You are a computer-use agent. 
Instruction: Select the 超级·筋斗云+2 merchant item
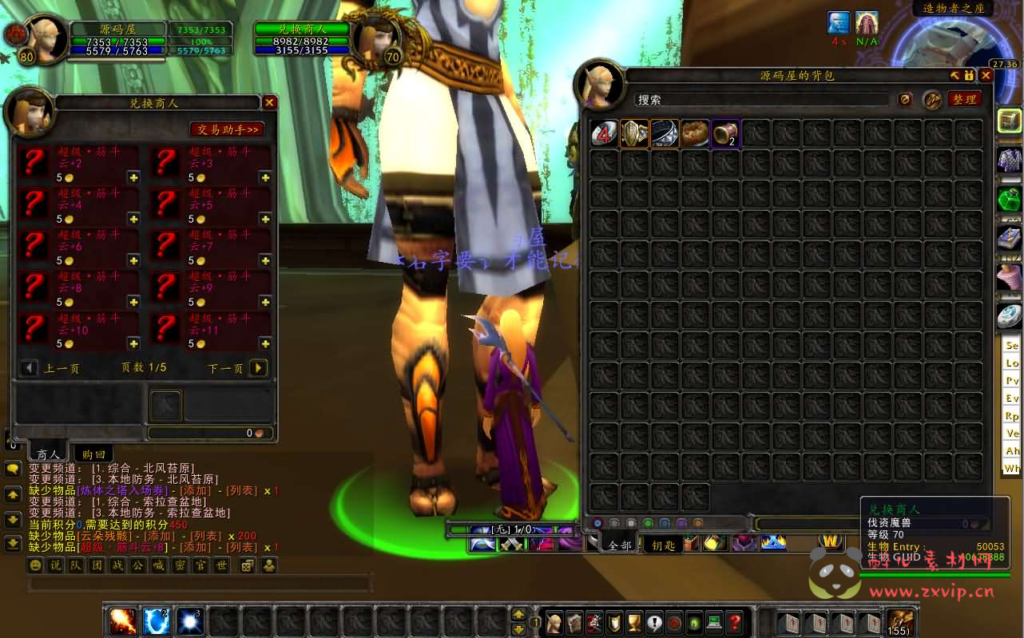click(x=34, y=163)
